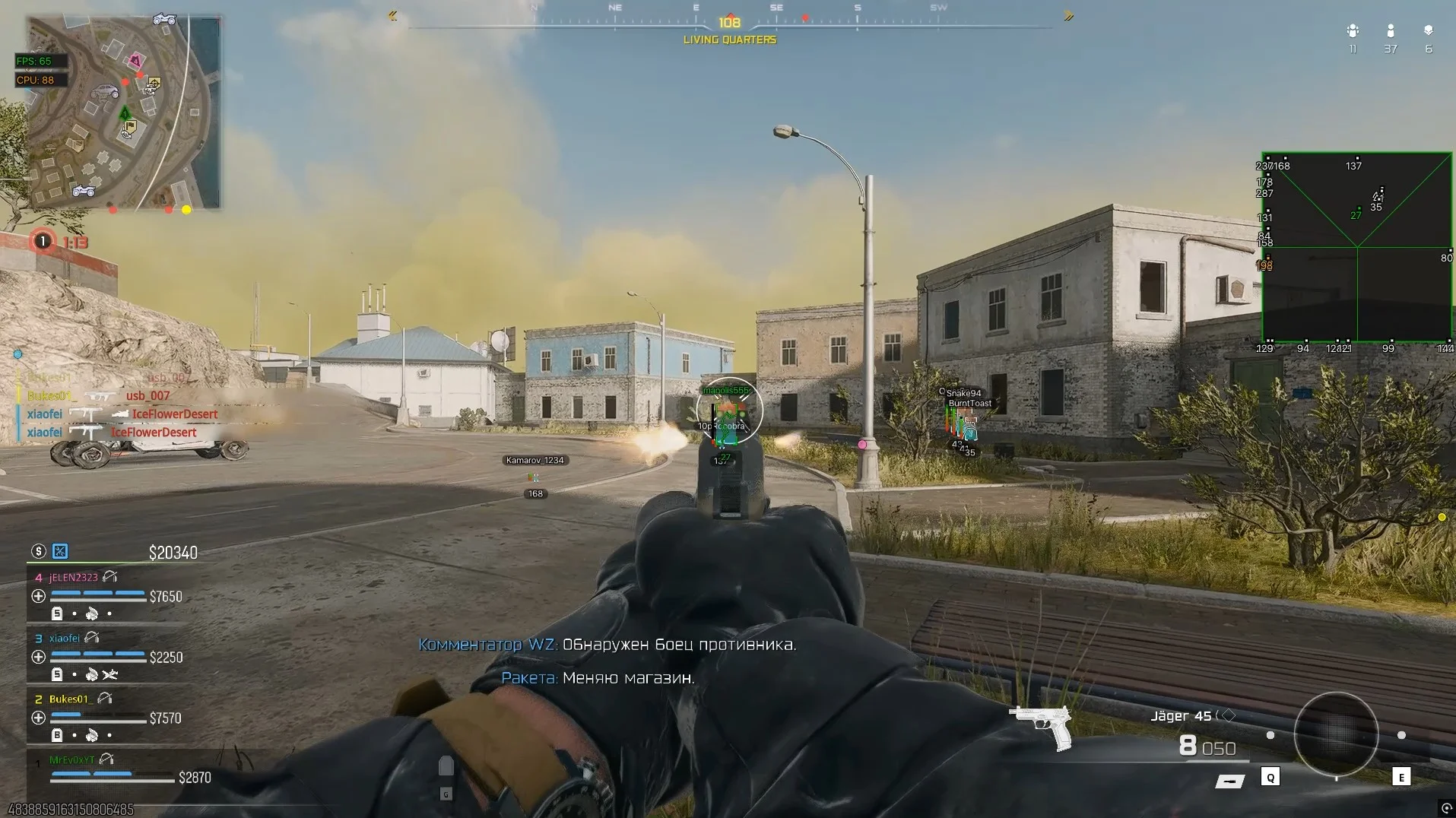Click the skull kill counter icon

1429,30
